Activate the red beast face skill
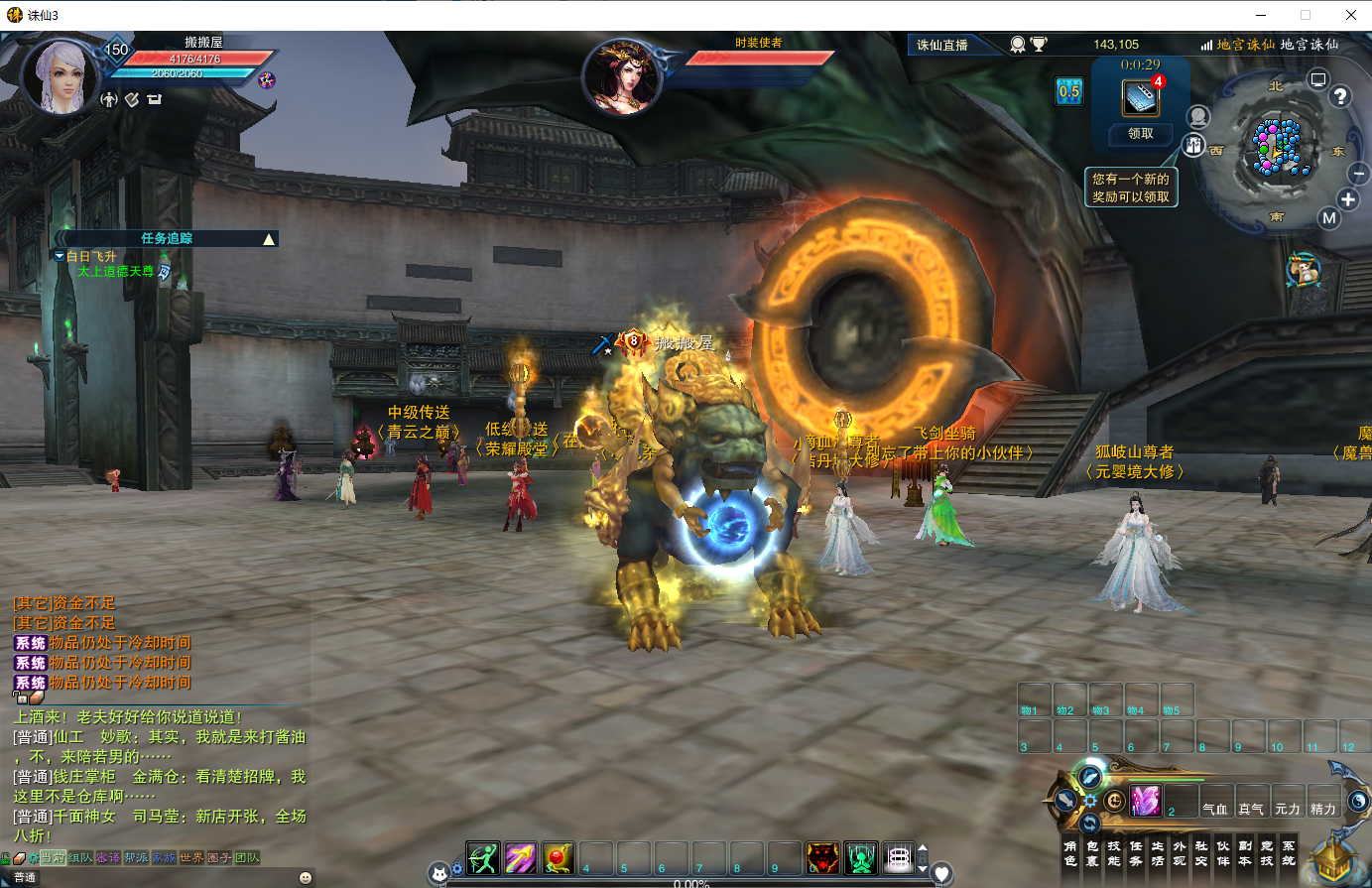The height and width of the screenshot is (888, 1372). click(822, 857)
